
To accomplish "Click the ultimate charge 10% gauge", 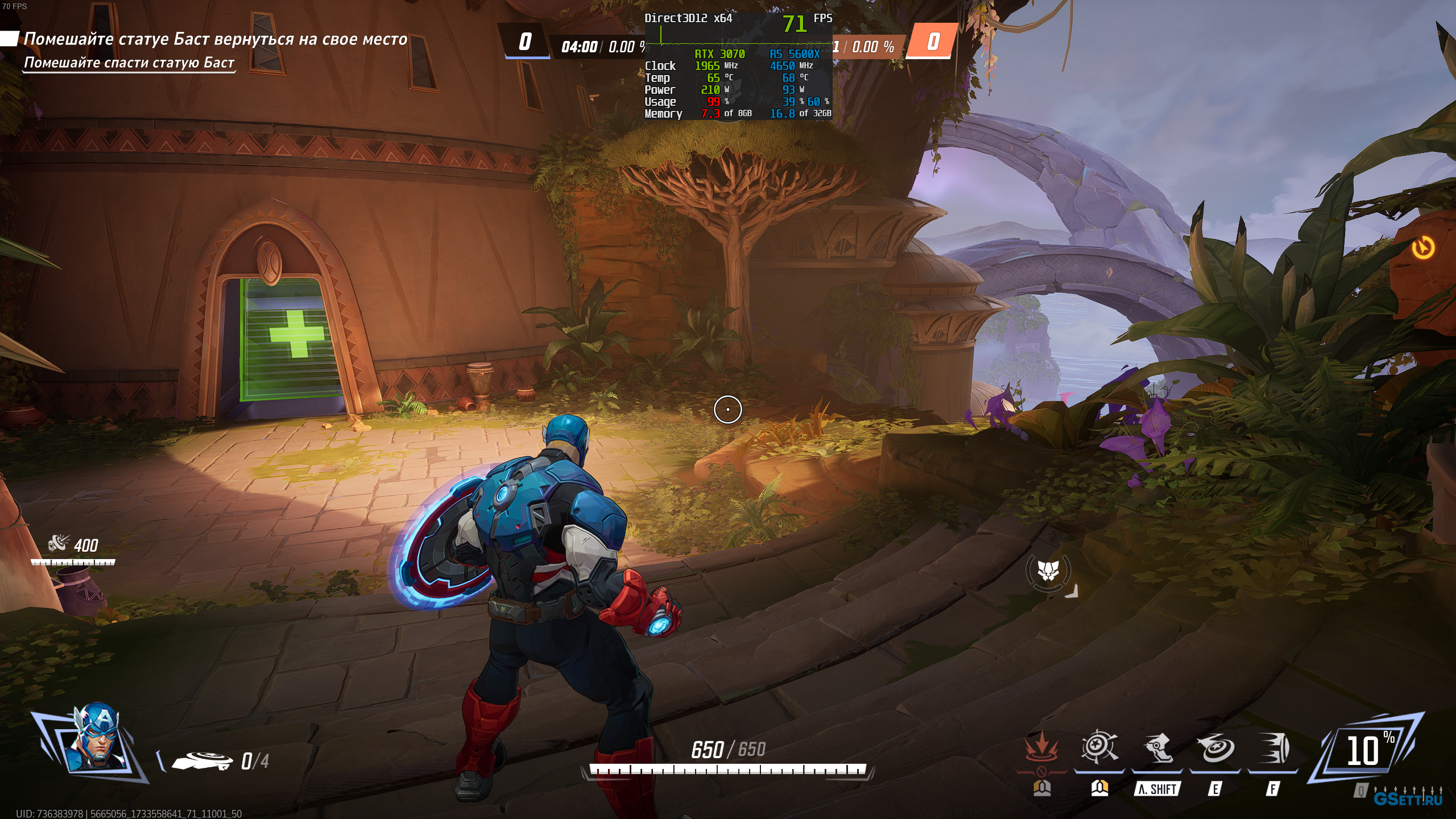I will tap(1366, 750).
